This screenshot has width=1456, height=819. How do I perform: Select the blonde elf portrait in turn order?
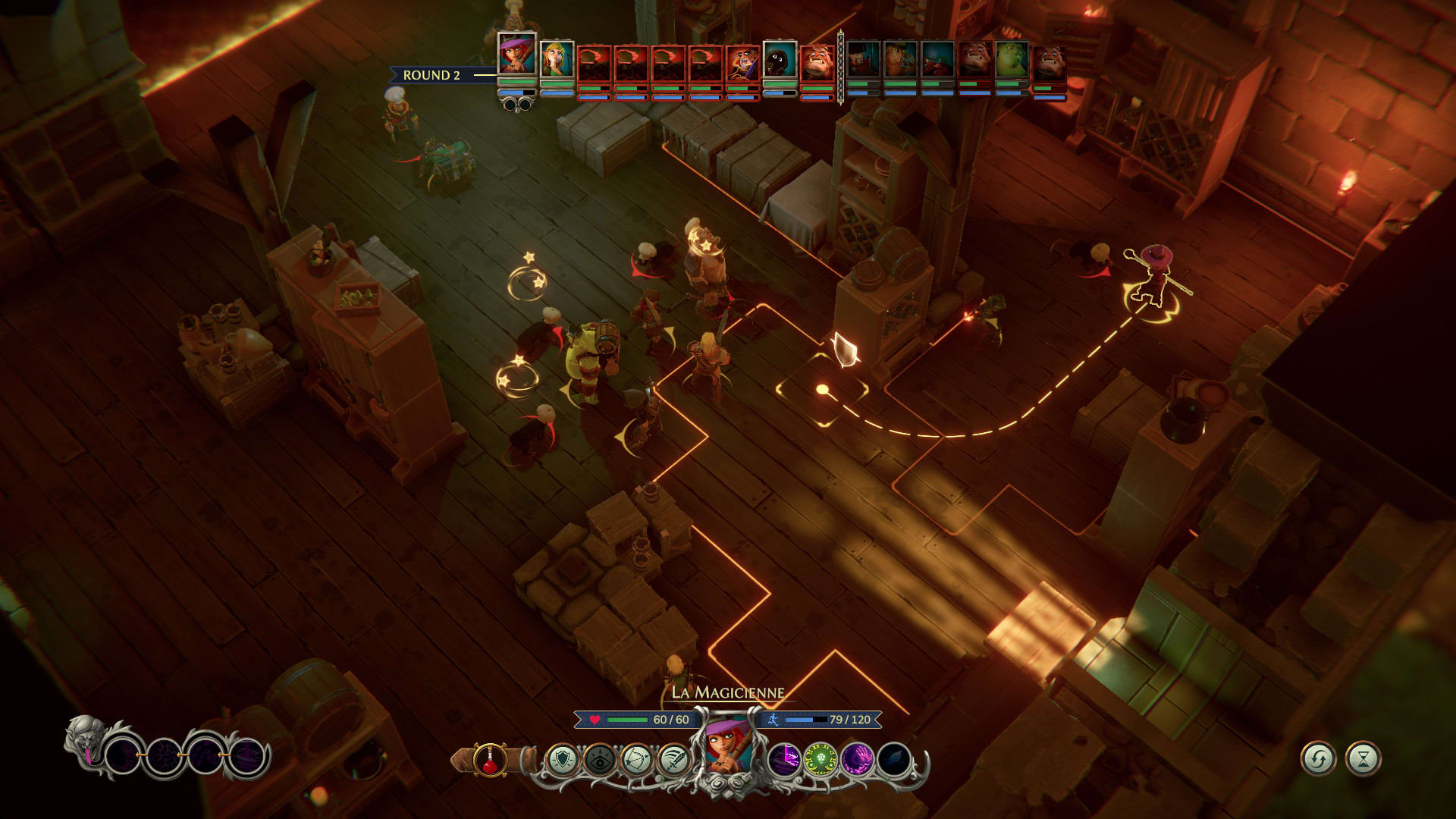click(557, 59)
